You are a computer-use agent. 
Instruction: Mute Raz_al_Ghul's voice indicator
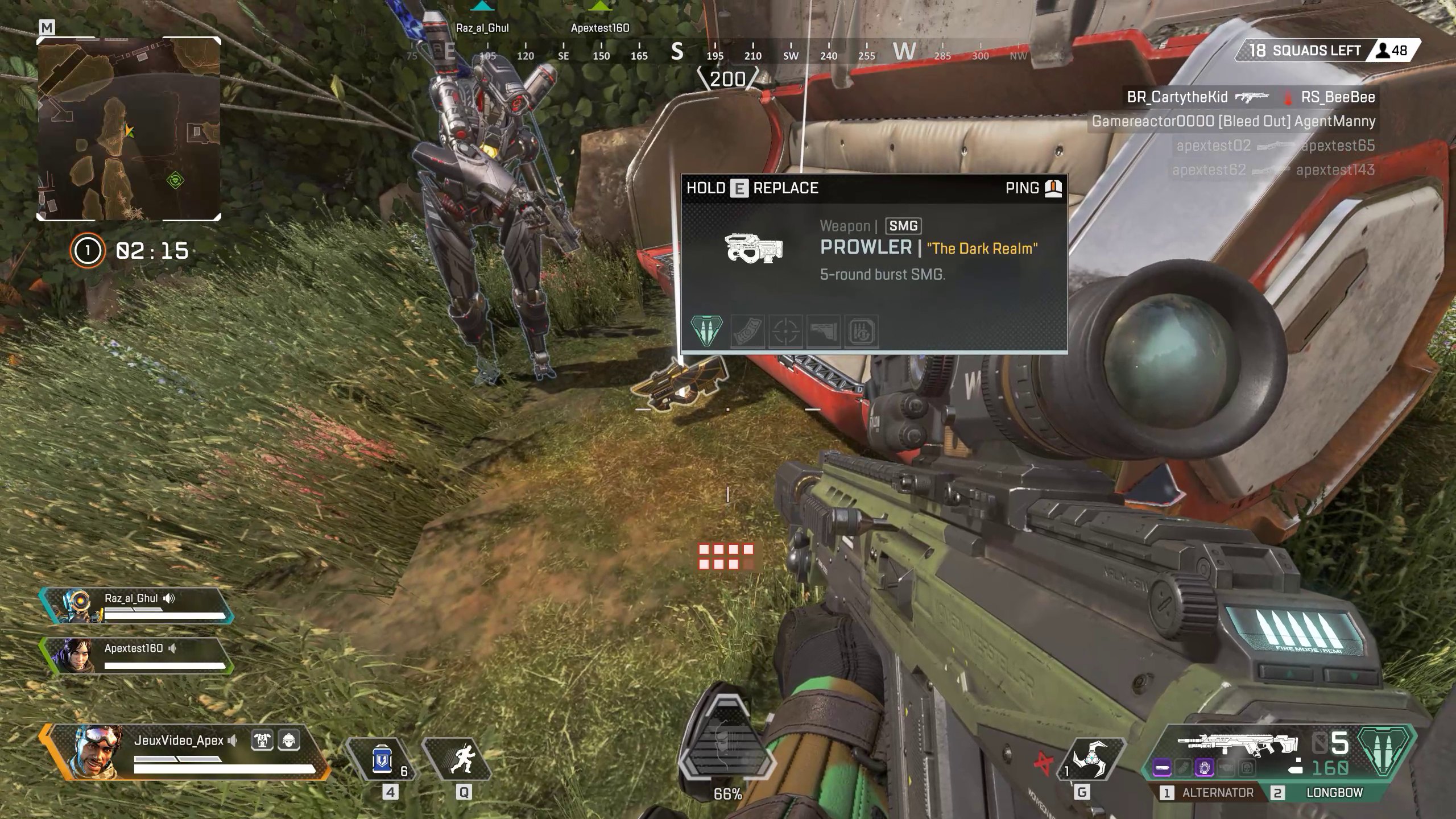[168, 598]
